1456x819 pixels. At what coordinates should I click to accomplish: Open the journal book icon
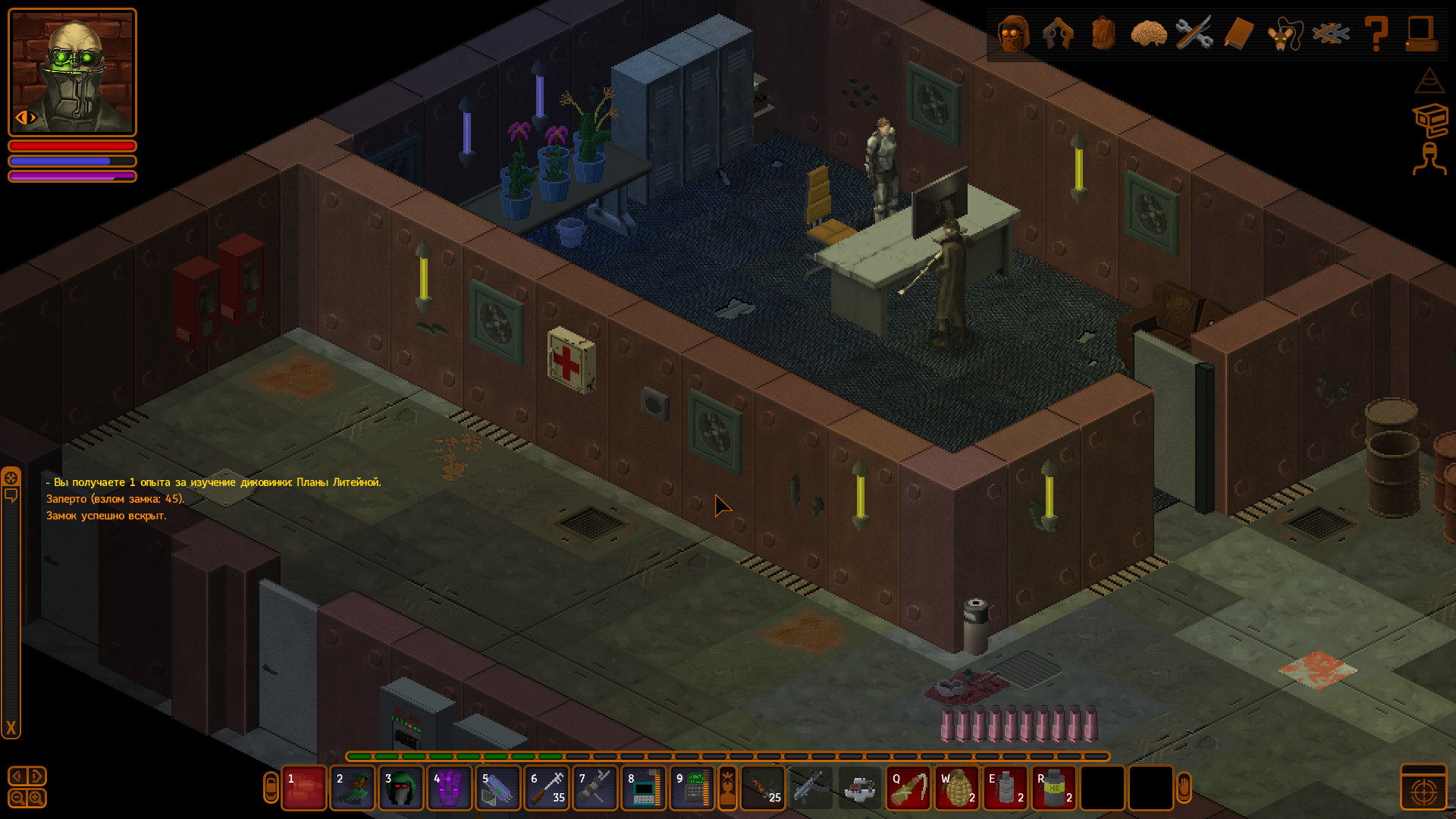1238,34
